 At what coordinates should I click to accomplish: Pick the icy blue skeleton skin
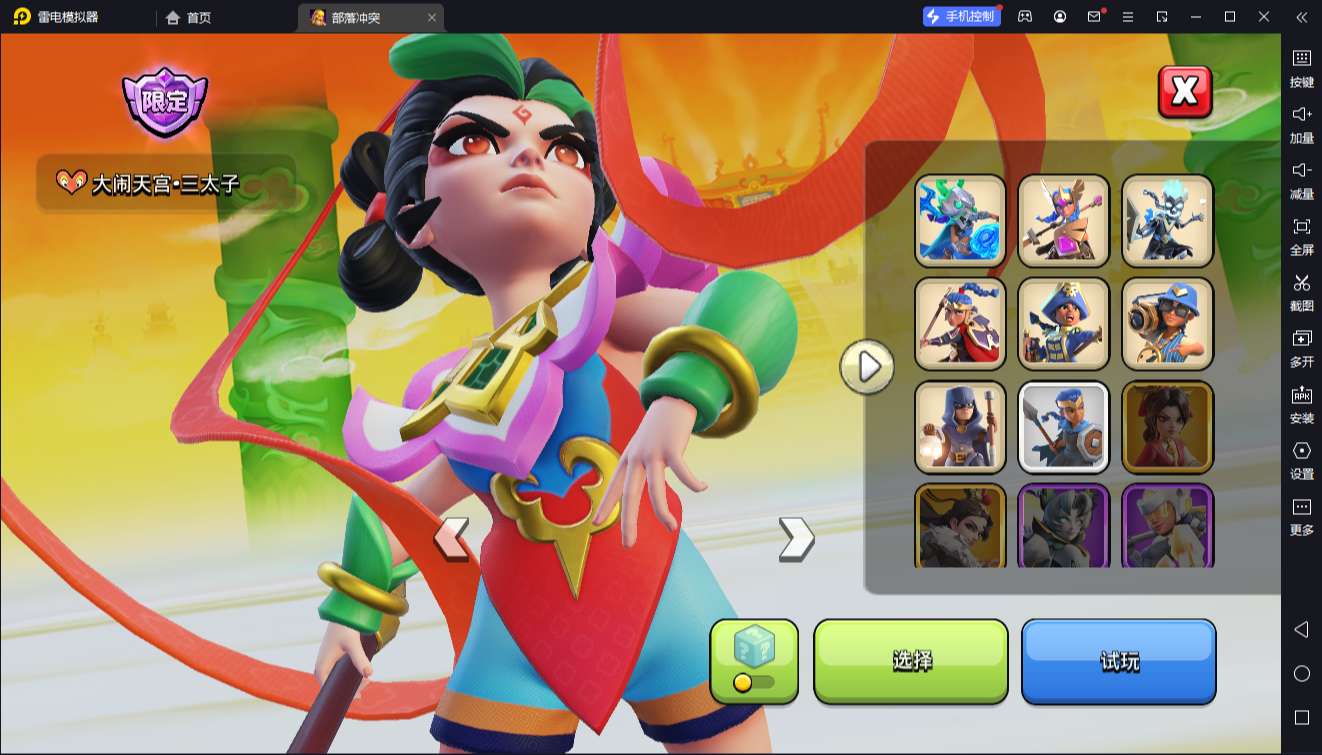(x=1167, y=221)
